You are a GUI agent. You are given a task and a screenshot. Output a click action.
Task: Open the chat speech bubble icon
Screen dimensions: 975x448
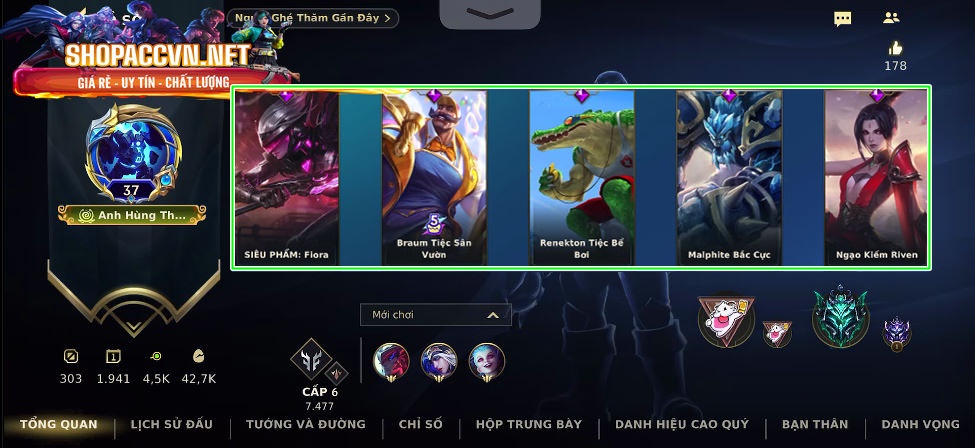click(843, 18)
